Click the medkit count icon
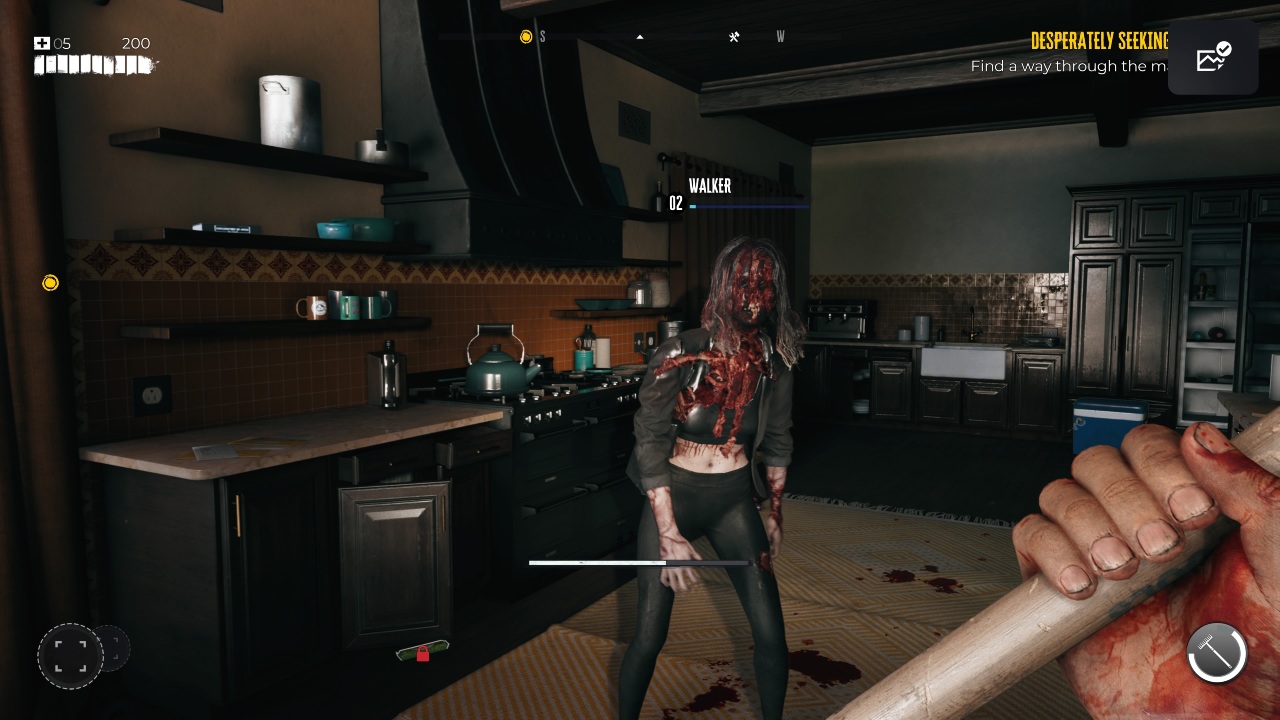 coord(42,43)
